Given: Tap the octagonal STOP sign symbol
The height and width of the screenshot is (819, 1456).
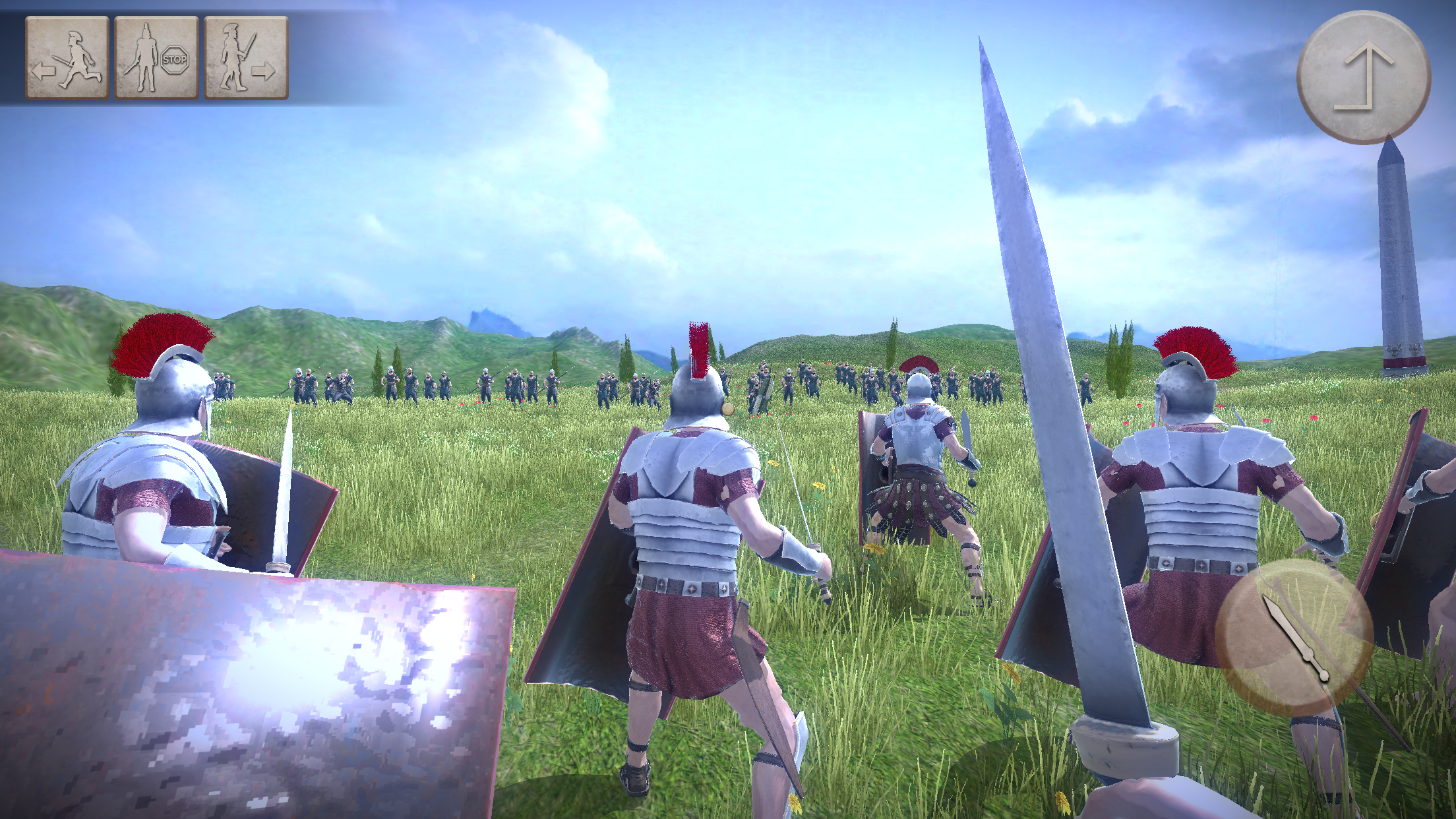Looking at the screenshot, I should [x=175, y=61].
